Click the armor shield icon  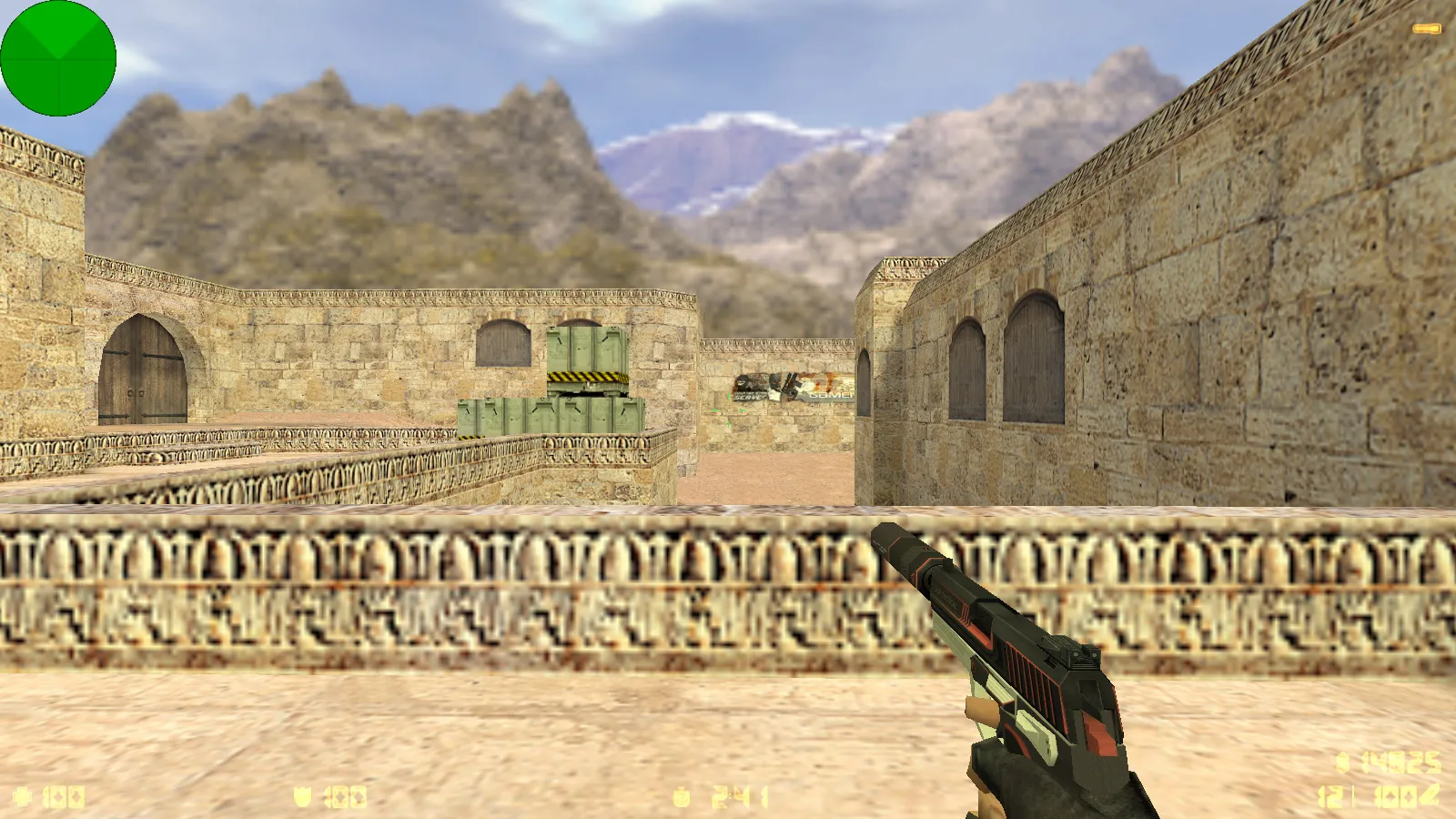point(302,794)
